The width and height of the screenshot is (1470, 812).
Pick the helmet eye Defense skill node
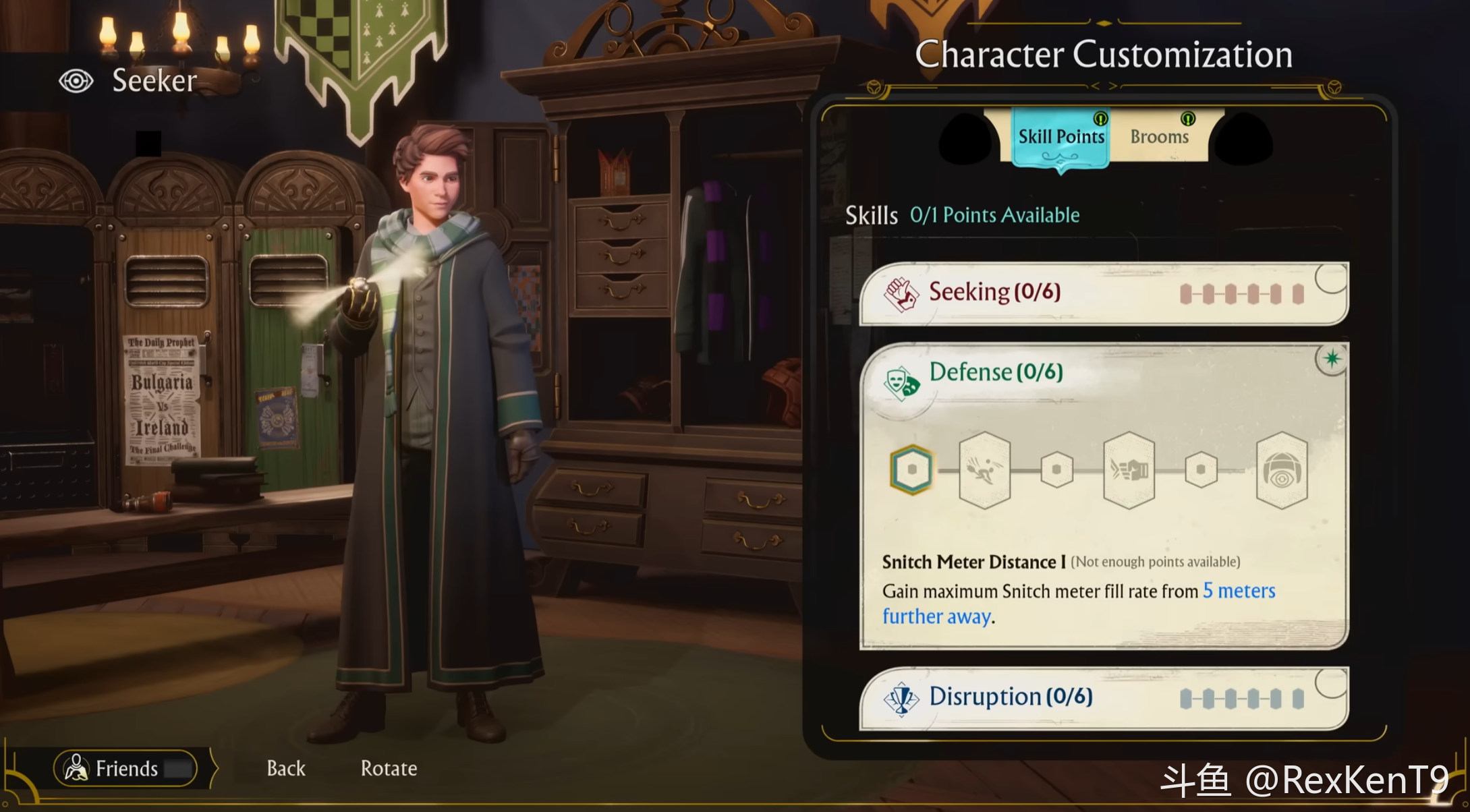click(1281, 470)
